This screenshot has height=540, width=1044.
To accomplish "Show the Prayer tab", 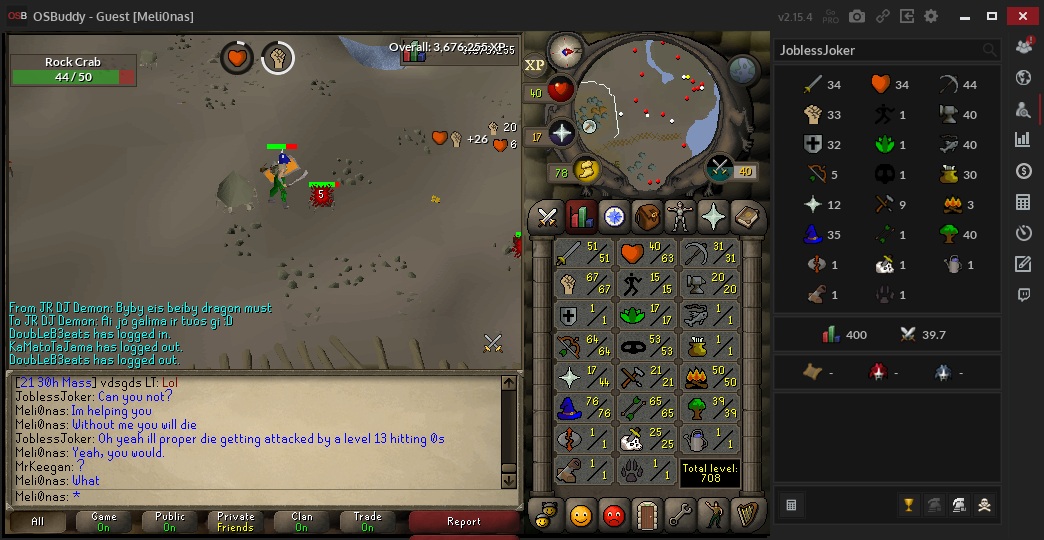I will tap(713, 215).
